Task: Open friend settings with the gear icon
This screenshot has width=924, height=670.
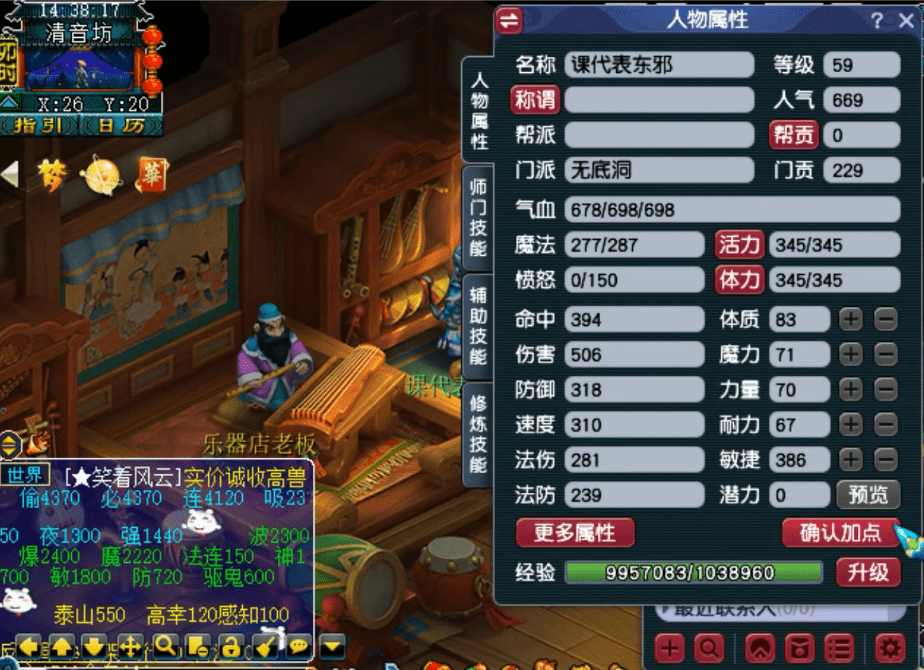Action: pos(889,647)
